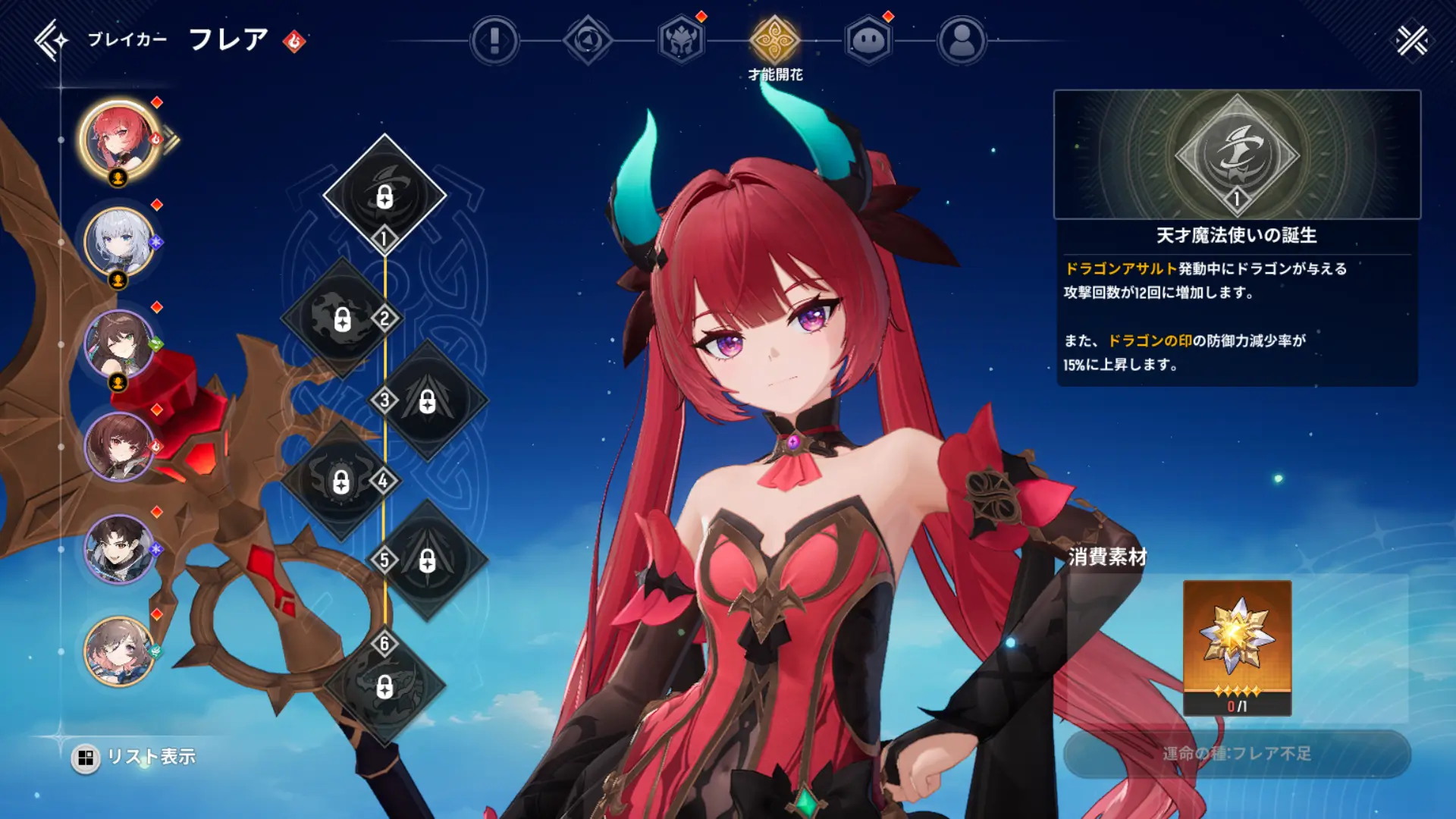
Task: Select locked talent node 1
Action: point(384,194)
